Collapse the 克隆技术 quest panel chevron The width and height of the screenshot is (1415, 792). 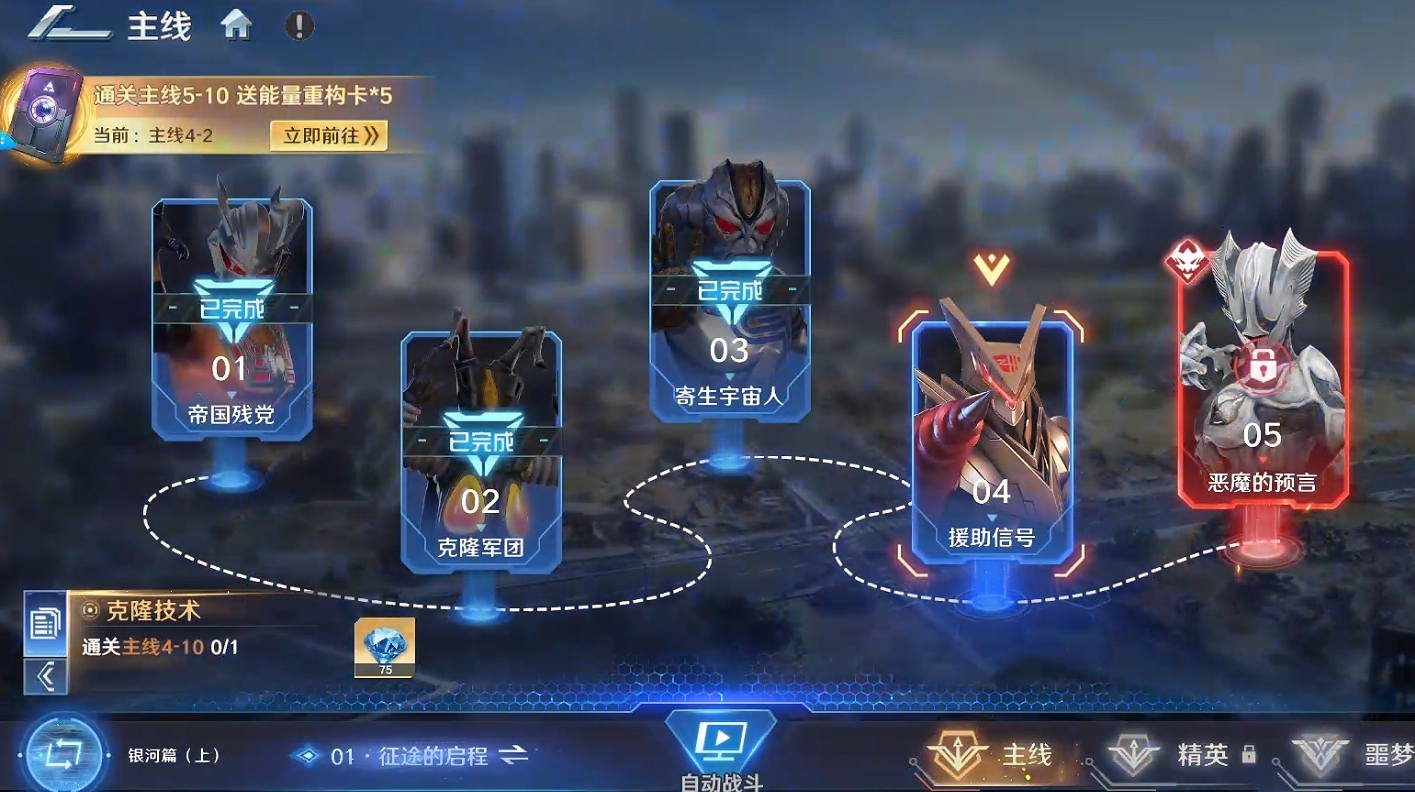44,676
